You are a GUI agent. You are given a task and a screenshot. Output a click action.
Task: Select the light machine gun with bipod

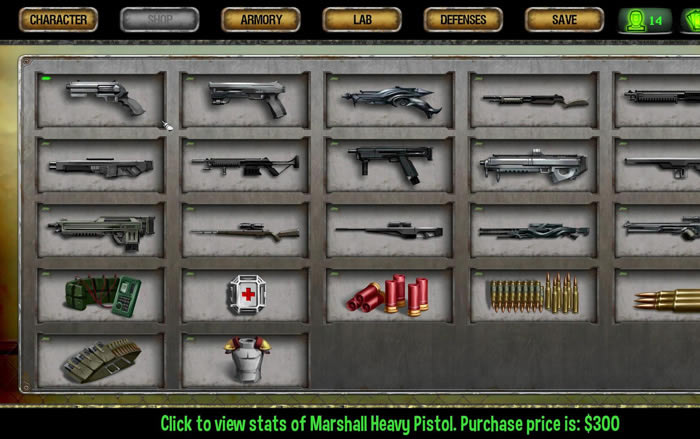pyautogui.click(x=245, y=164)
